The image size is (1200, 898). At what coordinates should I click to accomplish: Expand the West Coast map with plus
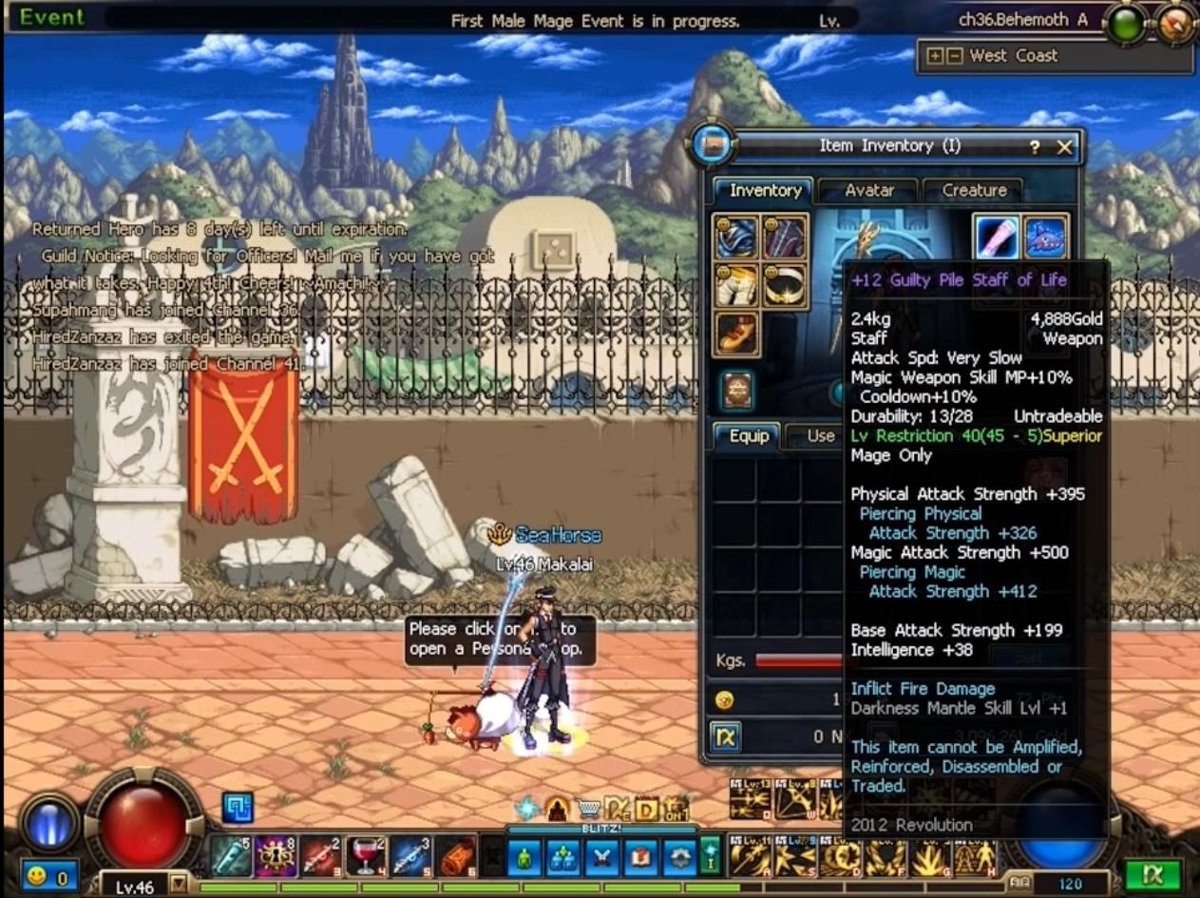(935, 56)
